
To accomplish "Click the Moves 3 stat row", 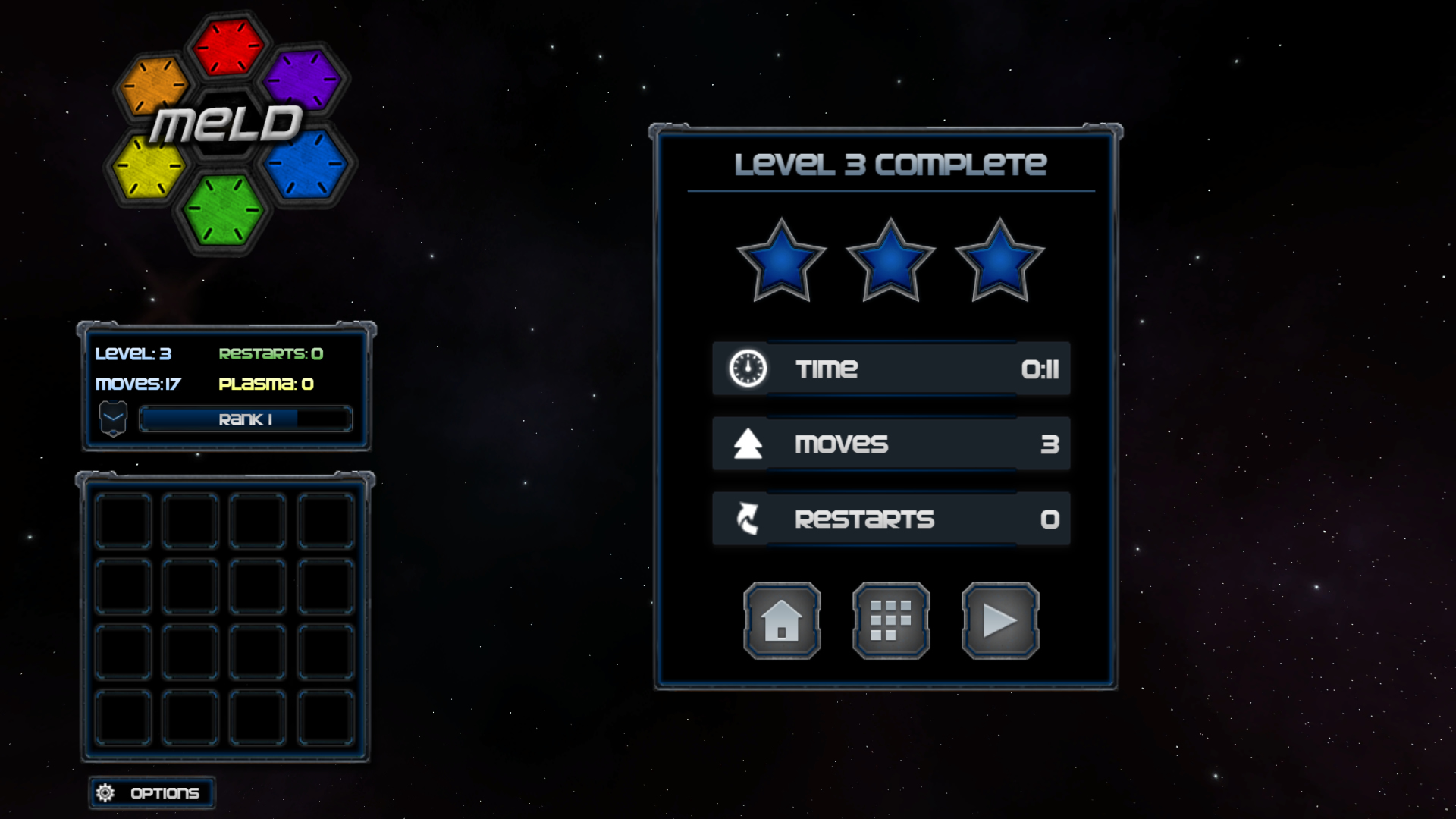I will 891,444.
